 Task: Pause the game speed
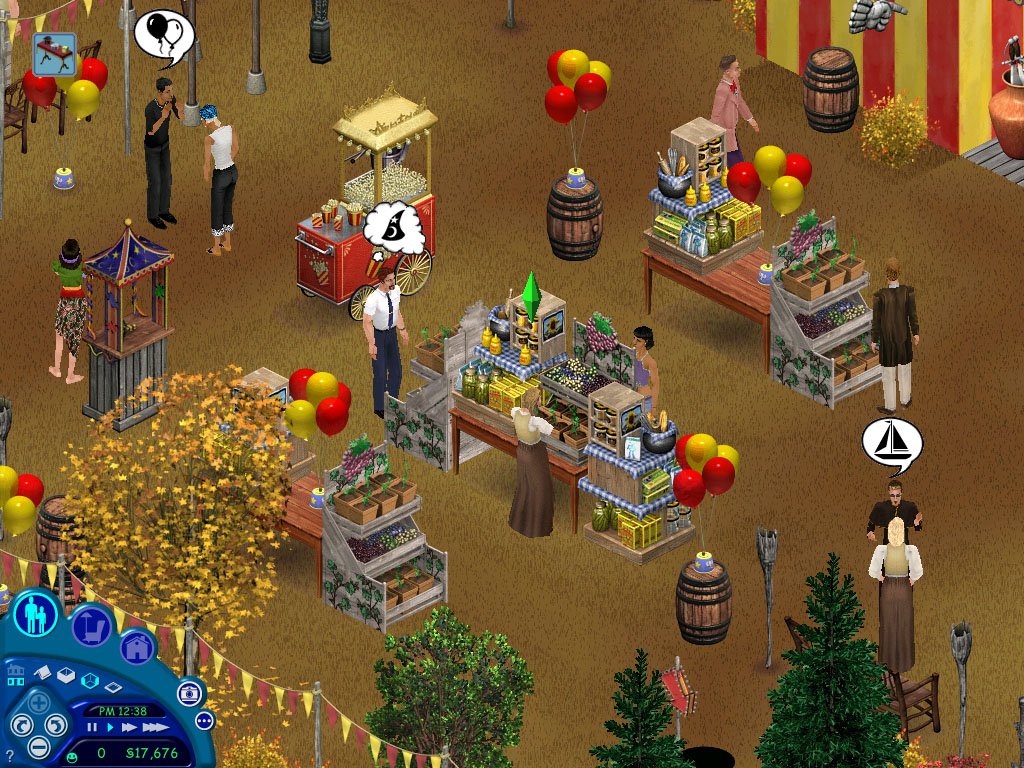(x=92, y=728)
